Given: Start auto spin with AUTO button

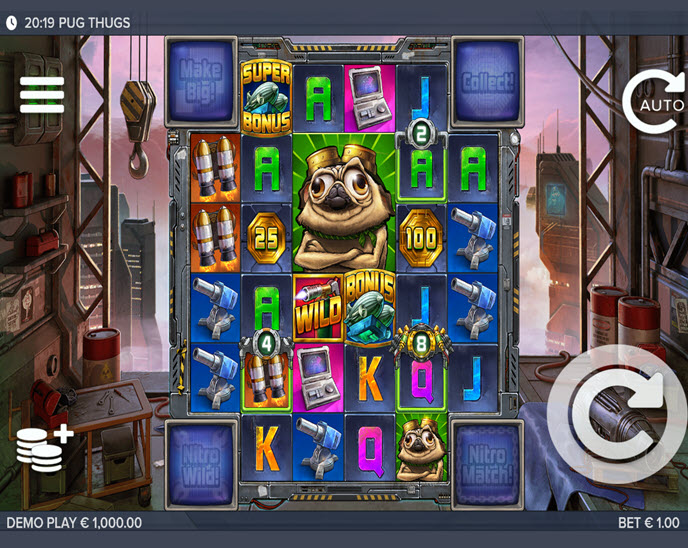Looking at the screenshot, I should pos(656,102).
